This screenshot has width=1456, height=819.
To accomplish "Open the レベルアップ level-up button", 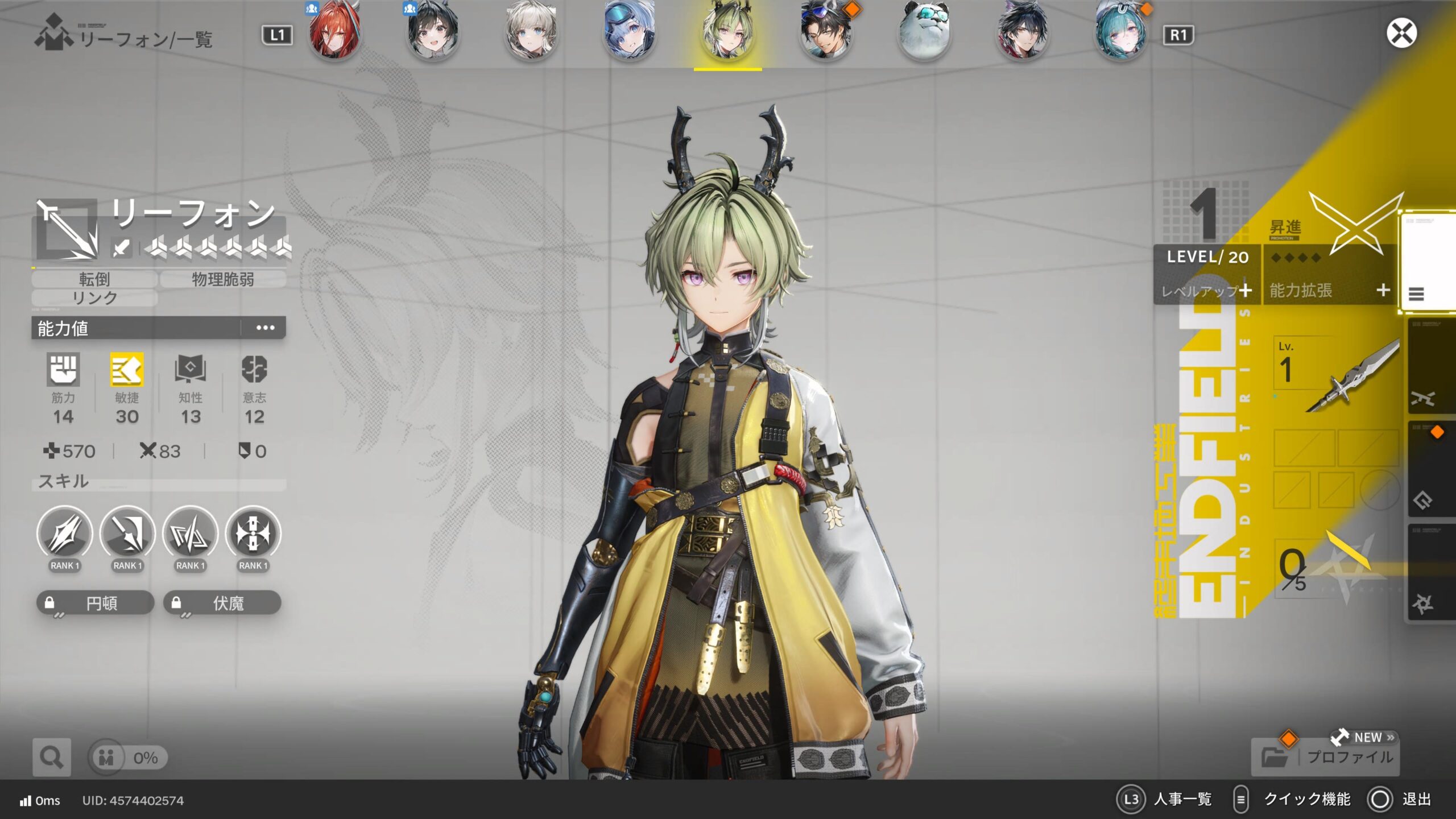I will (1207, 291).
